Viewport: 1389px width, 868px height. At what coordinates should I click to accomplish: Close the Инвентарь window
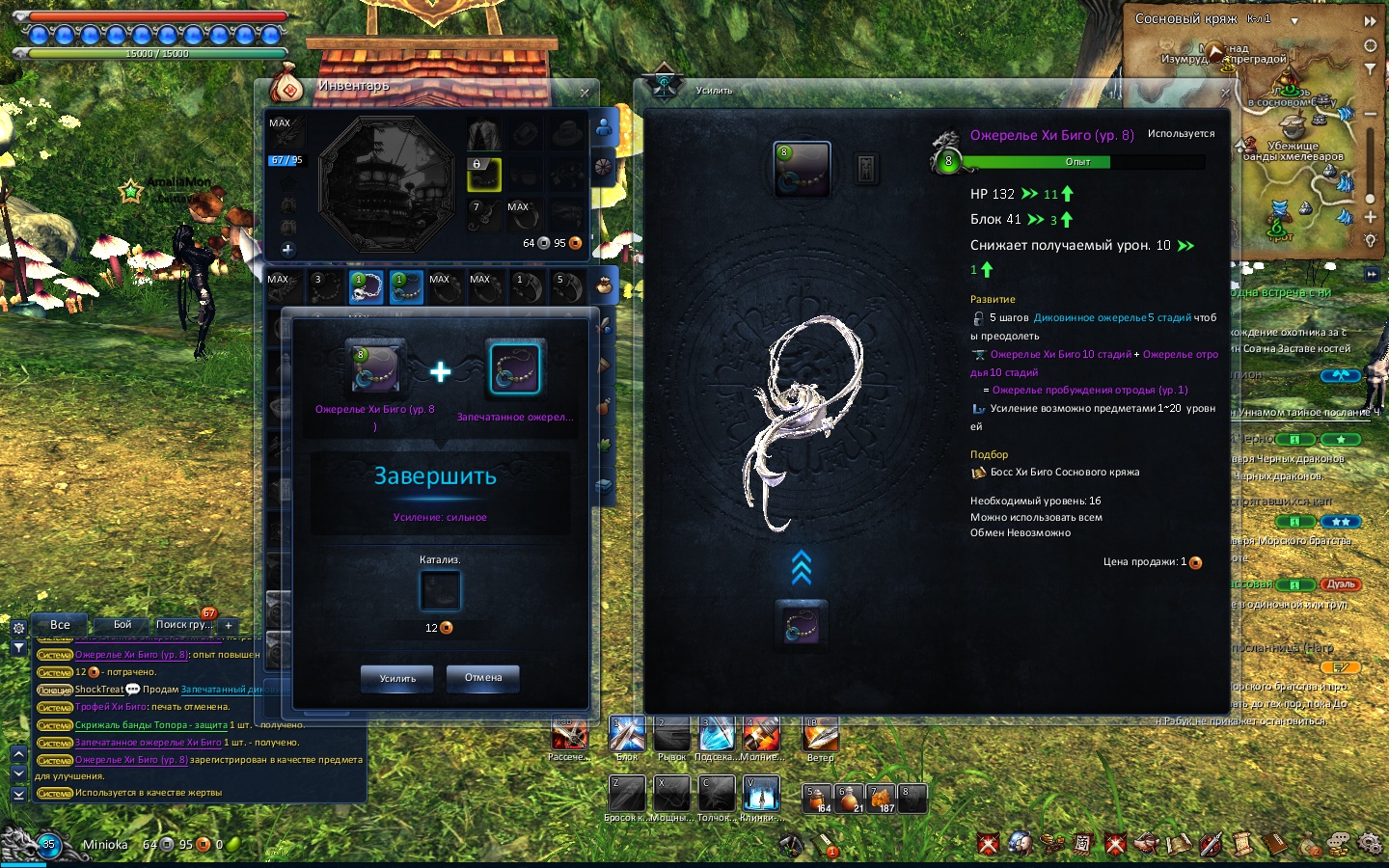point(585,93)
